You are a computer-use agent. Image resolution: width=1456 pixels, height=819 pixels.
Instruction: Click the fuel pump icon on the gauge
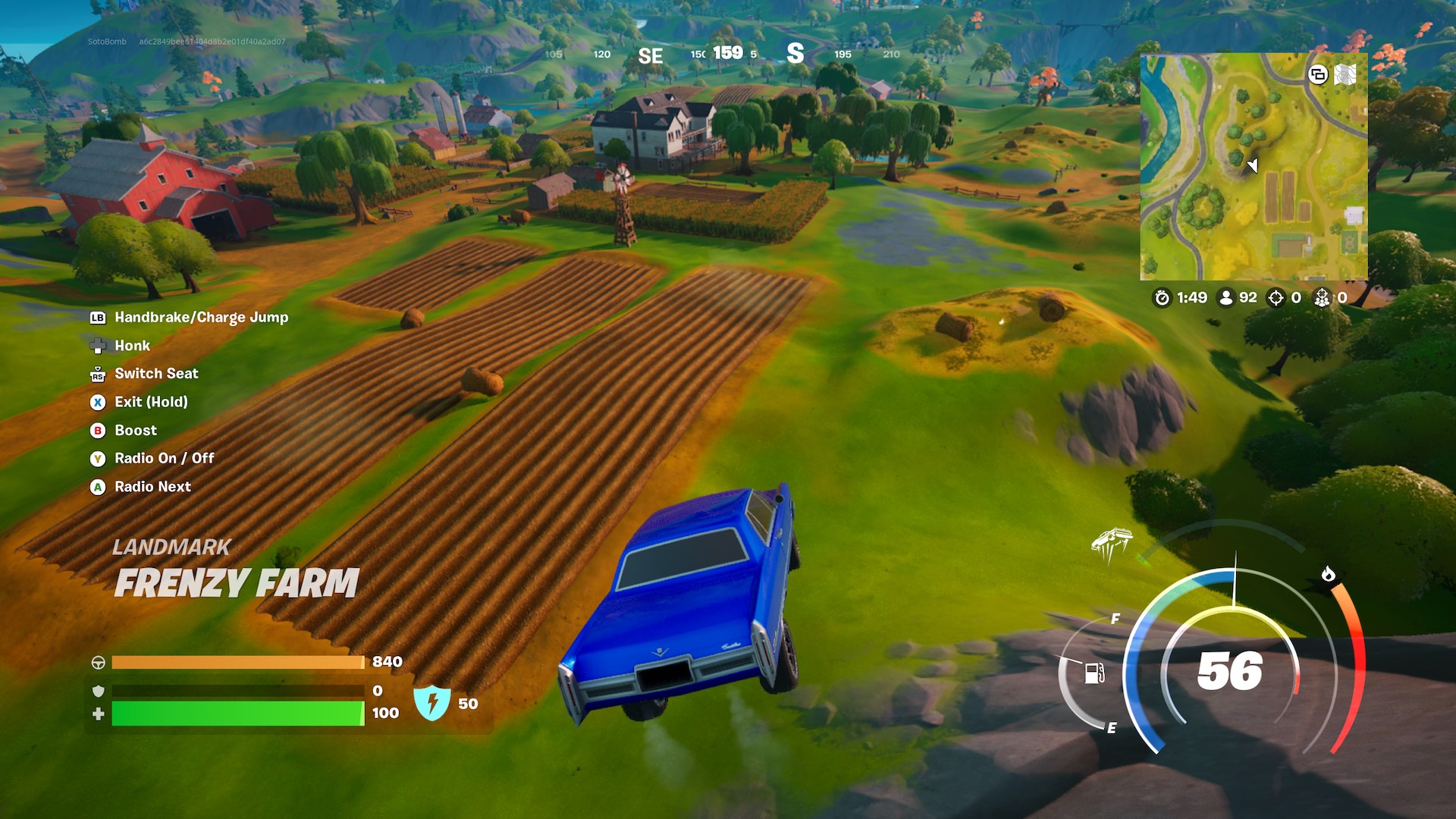click(1094, 673)
